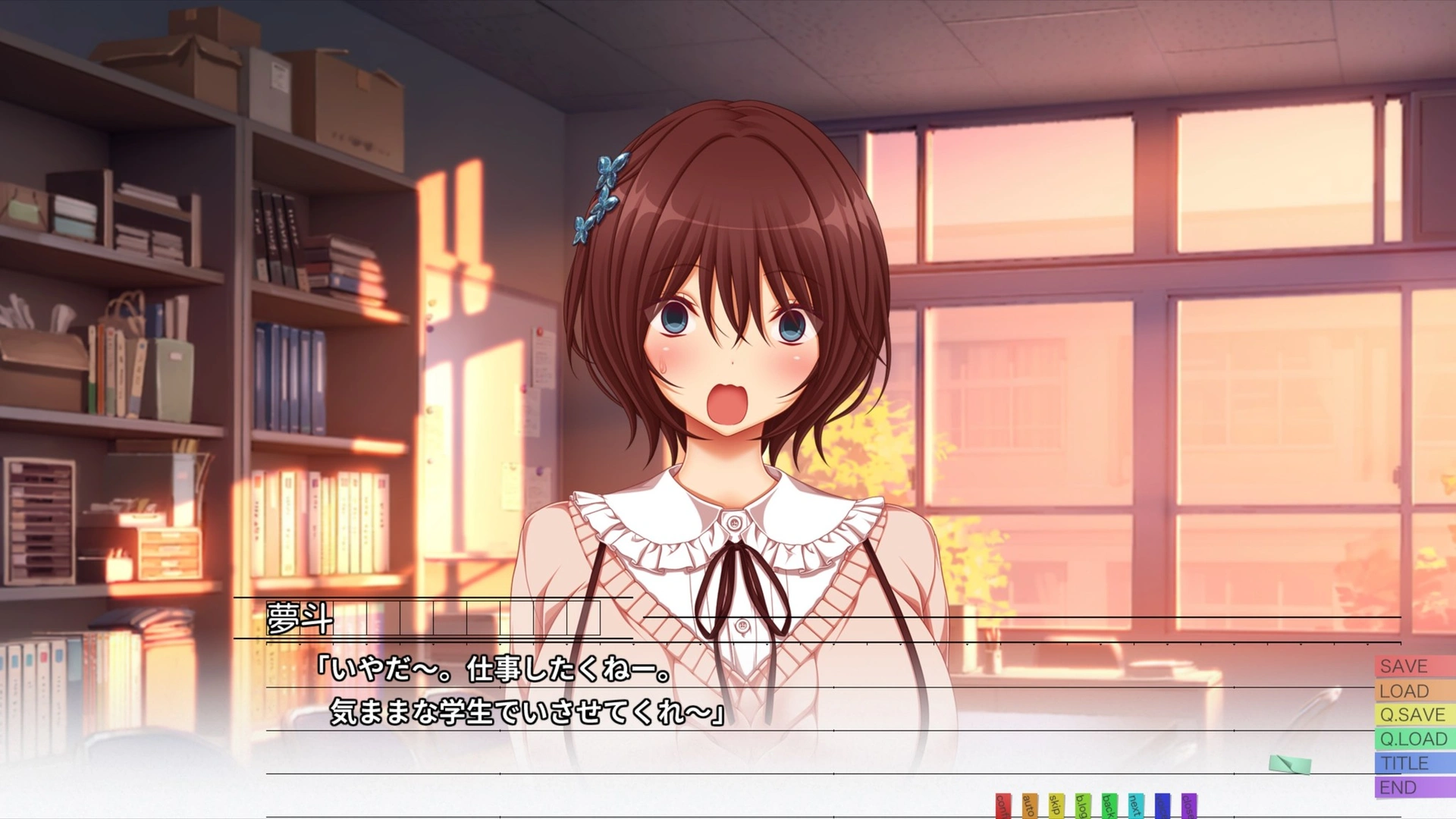The height and width of the screenshot is (819, 1456).
Task: Hide the text window with close tab
Action: point(1188,806)
